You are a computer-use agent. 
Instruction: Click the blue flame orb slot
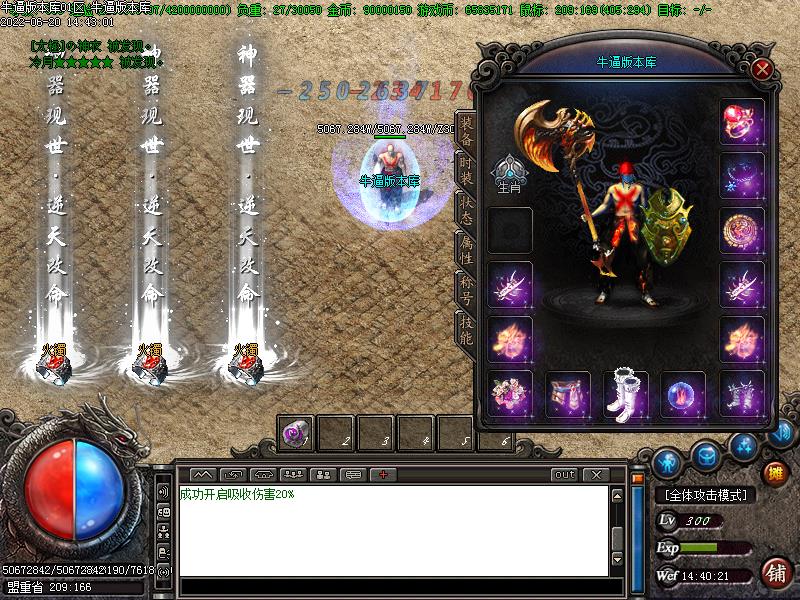tap(683, 393)
